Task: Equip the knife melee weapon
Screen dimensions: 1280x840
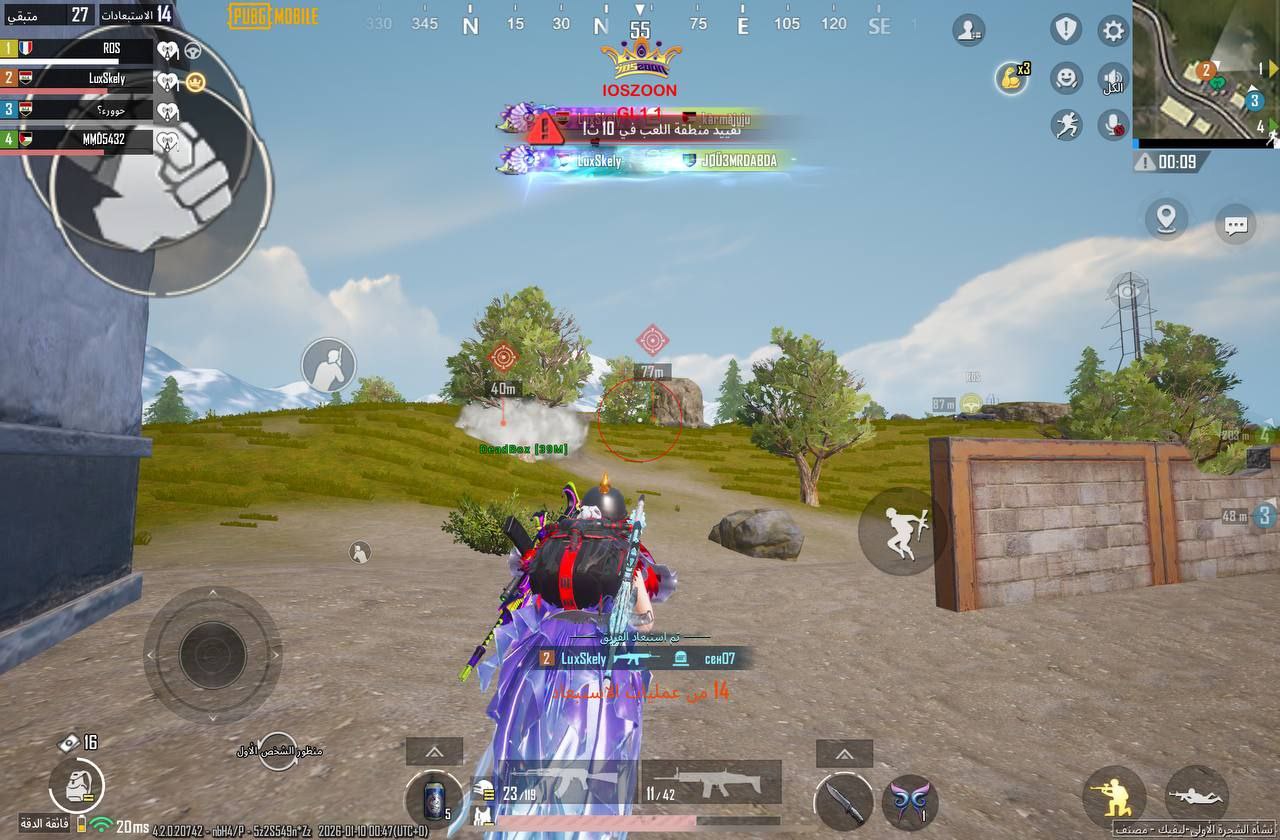Action: [838, 801]
